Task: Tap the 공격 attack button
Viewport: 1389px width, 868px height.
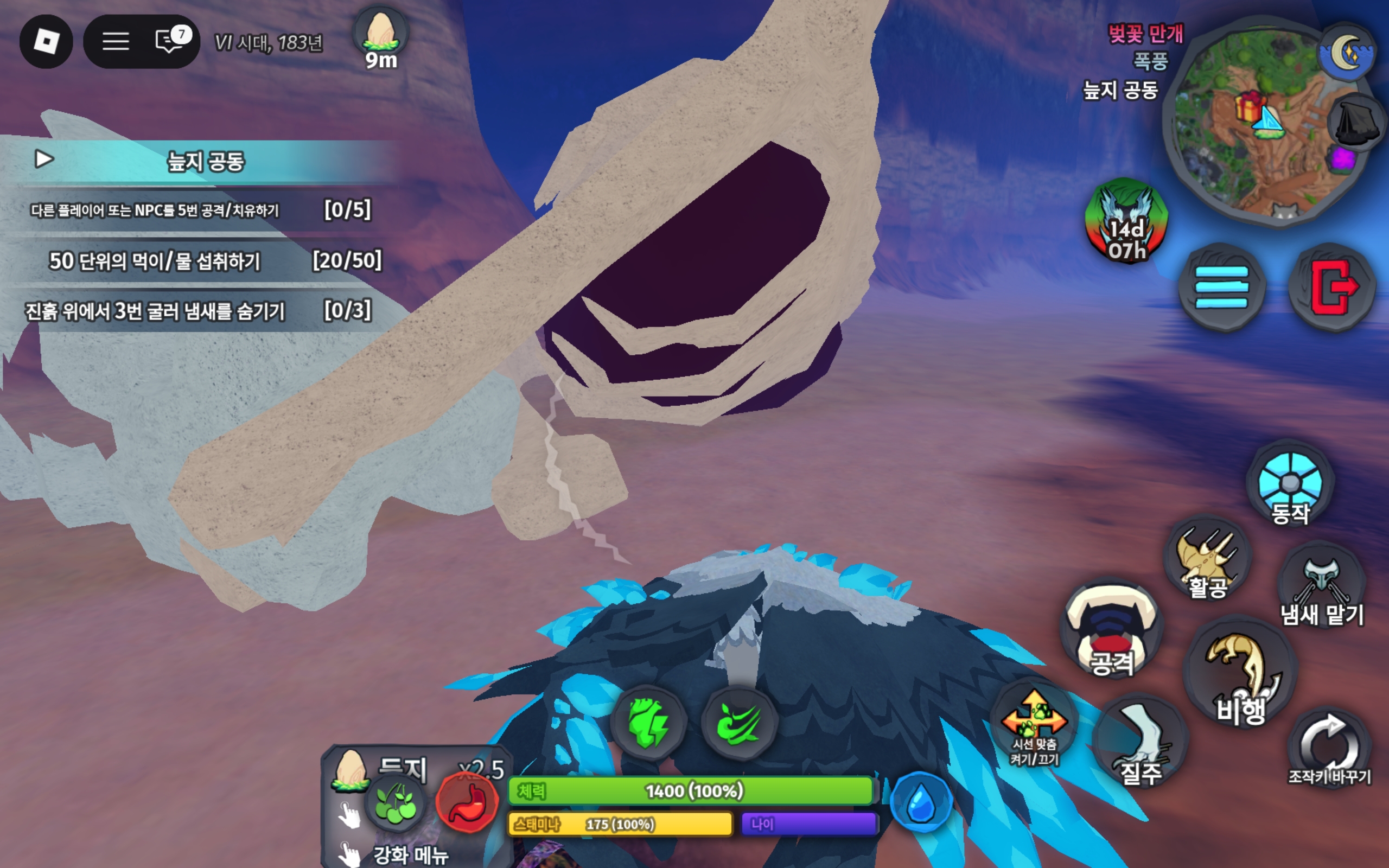Action: 1112,630
